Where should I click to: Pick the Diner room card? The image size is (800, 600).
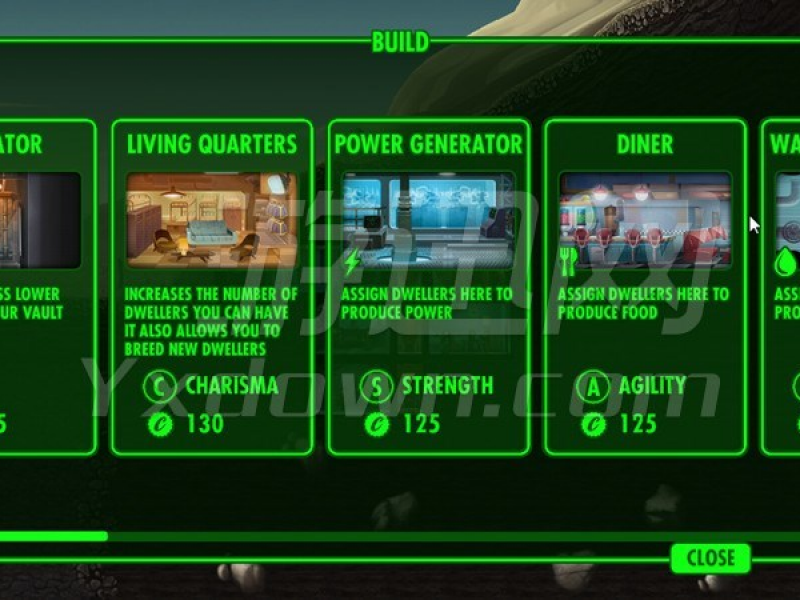point(645,288)
